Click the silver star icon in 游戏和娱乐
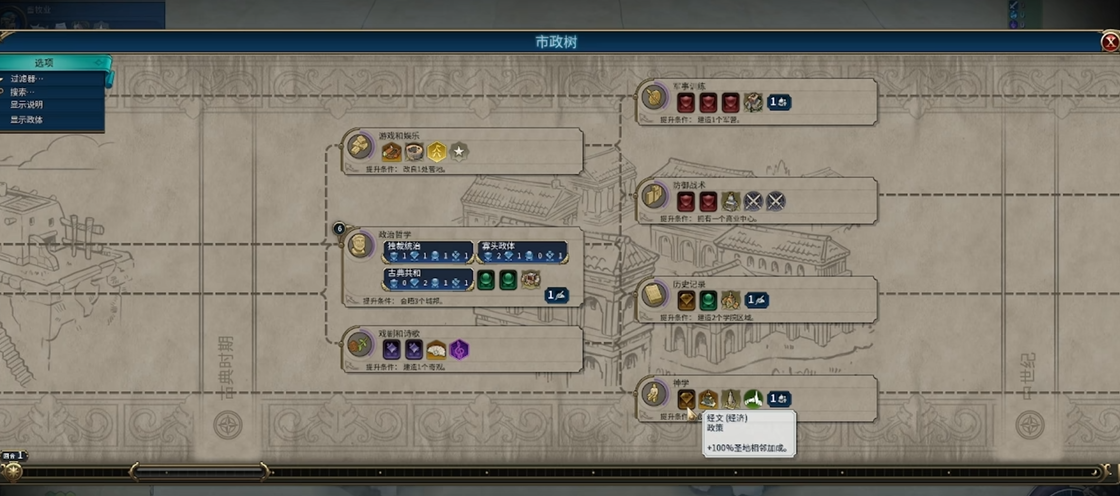The image size is (1120, 496). [x=459, y=152]
